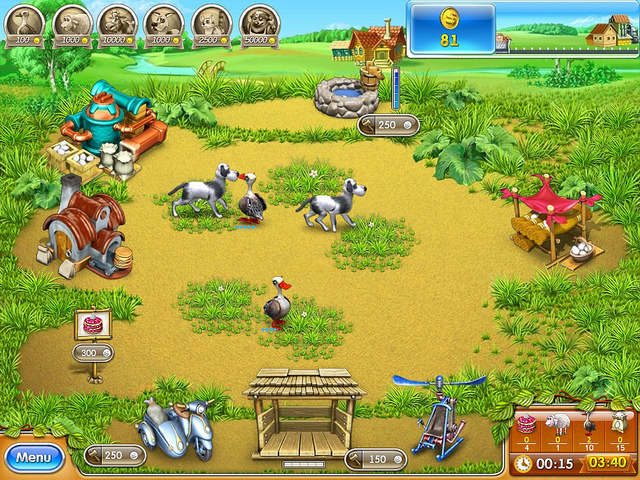Build the cake bakery for 300 coins
Image resolution: width=640 pixels, height=480 pixels.
[x=93, y=352]
